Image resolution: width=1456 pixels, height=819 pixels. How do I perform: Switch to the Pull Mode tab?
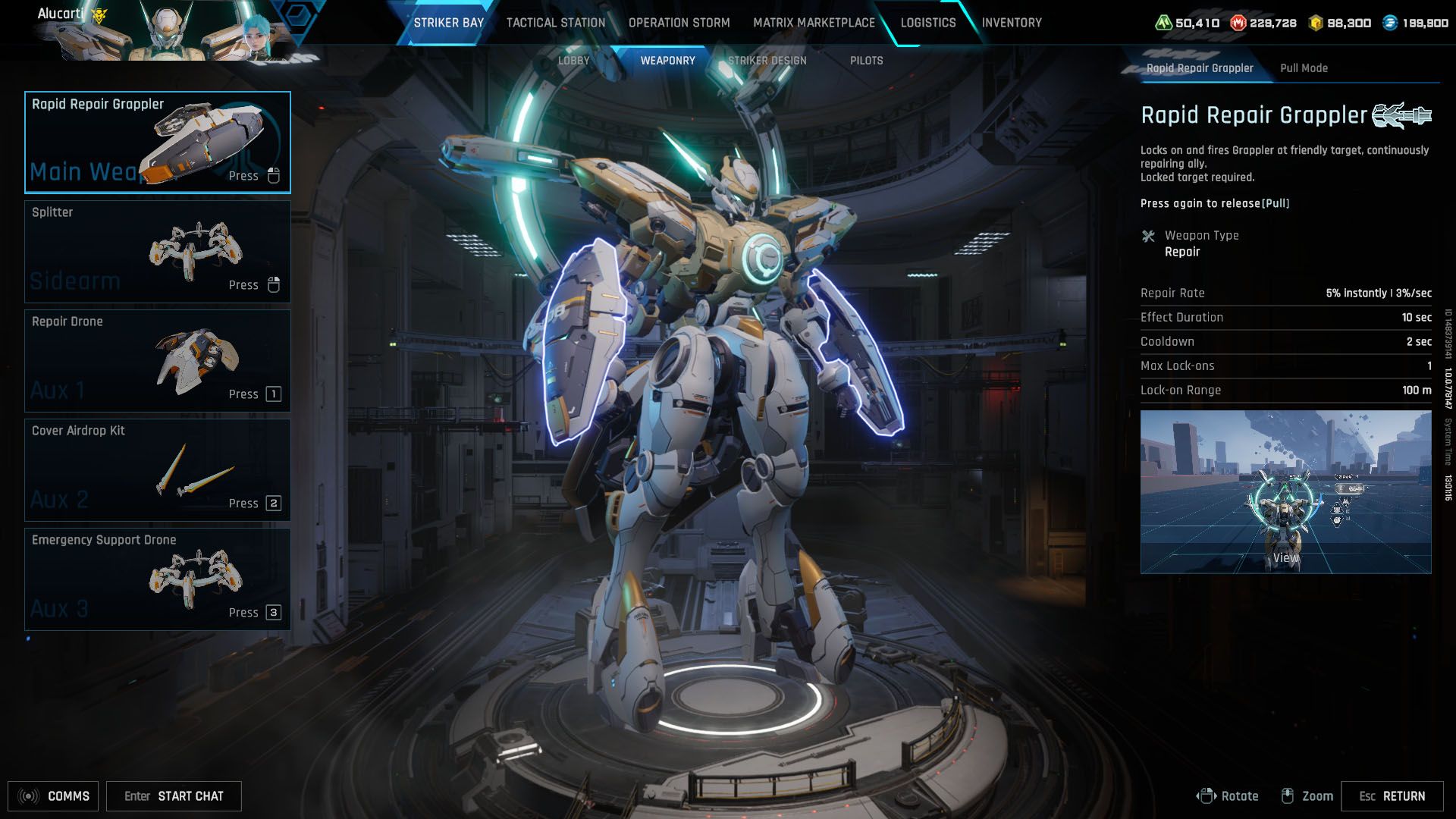tap(1304, 68)
